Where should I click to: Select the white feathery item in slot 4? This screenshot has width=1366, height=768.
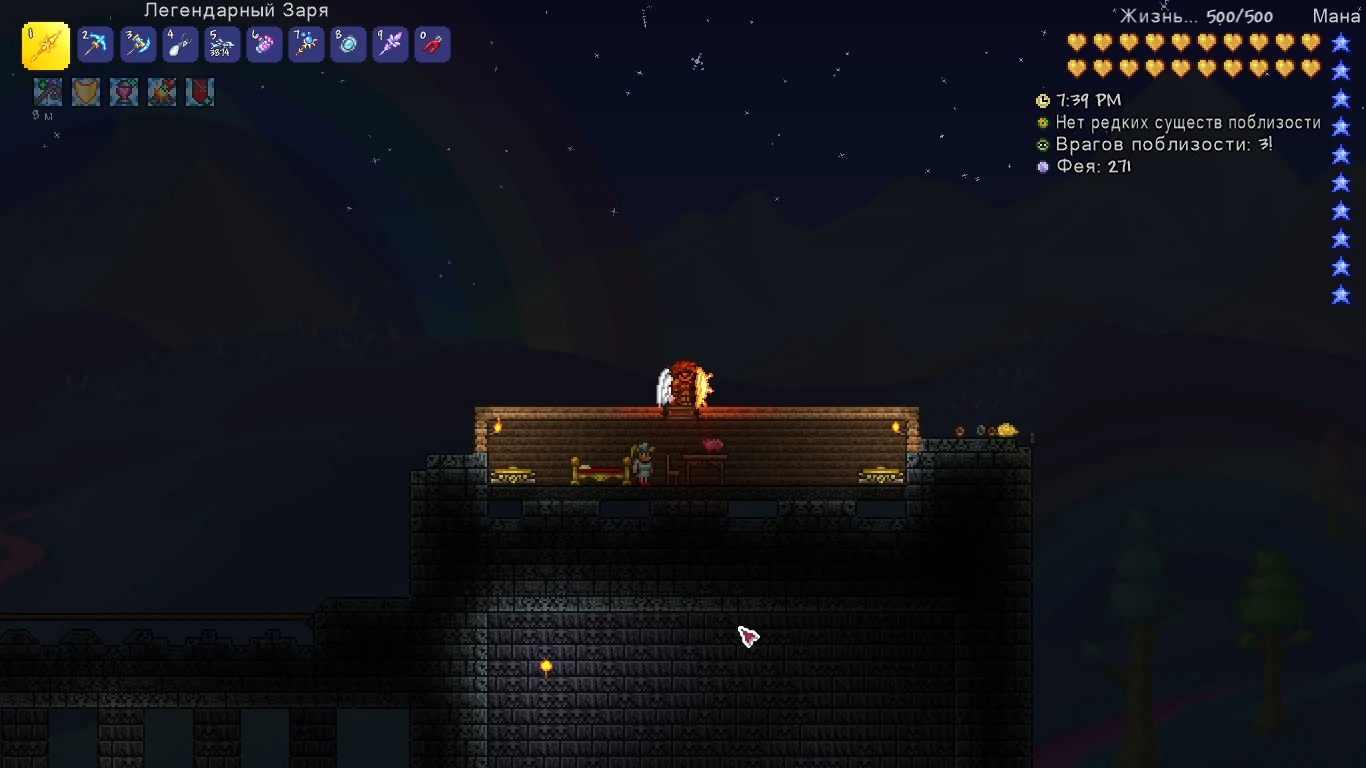pos(180,45)
